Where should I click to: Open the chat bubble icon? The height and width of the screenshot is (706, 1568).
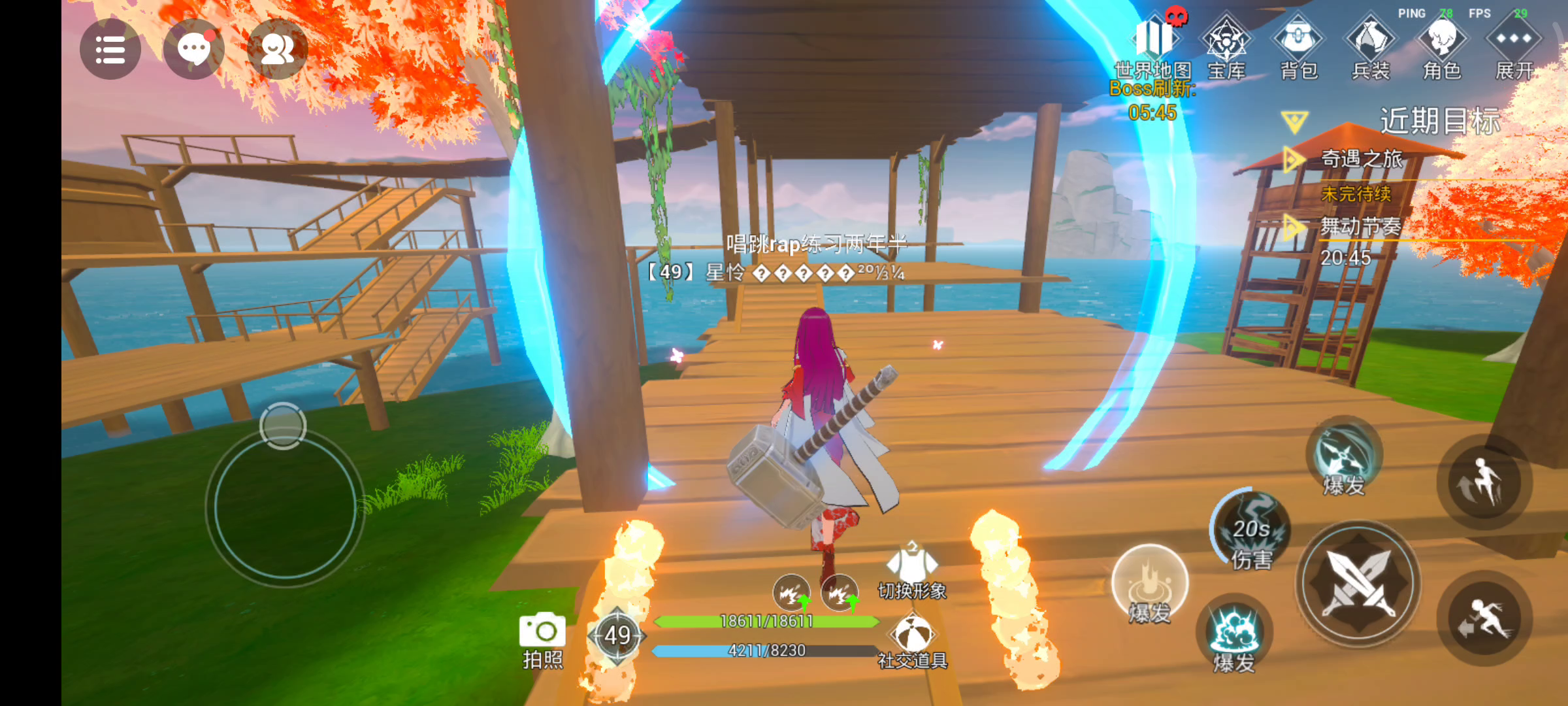tap(193, 50)
